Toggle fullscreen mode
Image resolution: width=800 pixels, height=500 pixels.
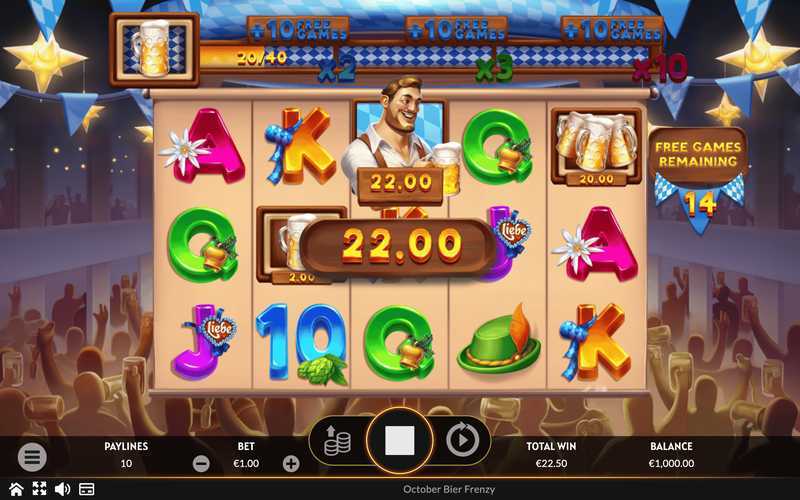(39, 489)
